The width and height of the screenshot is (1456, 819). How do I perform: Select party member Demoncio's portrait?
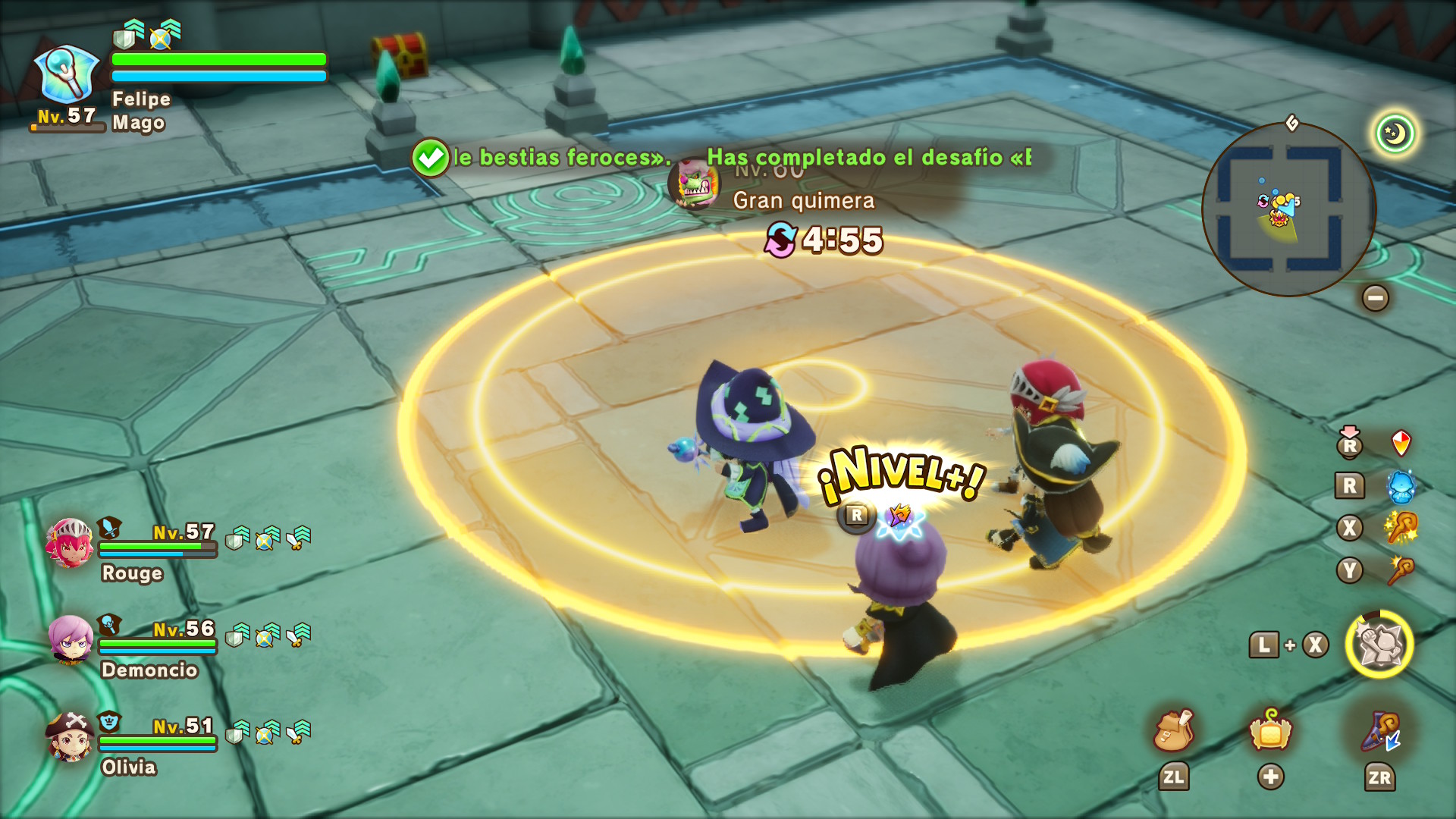coord(71,640)
